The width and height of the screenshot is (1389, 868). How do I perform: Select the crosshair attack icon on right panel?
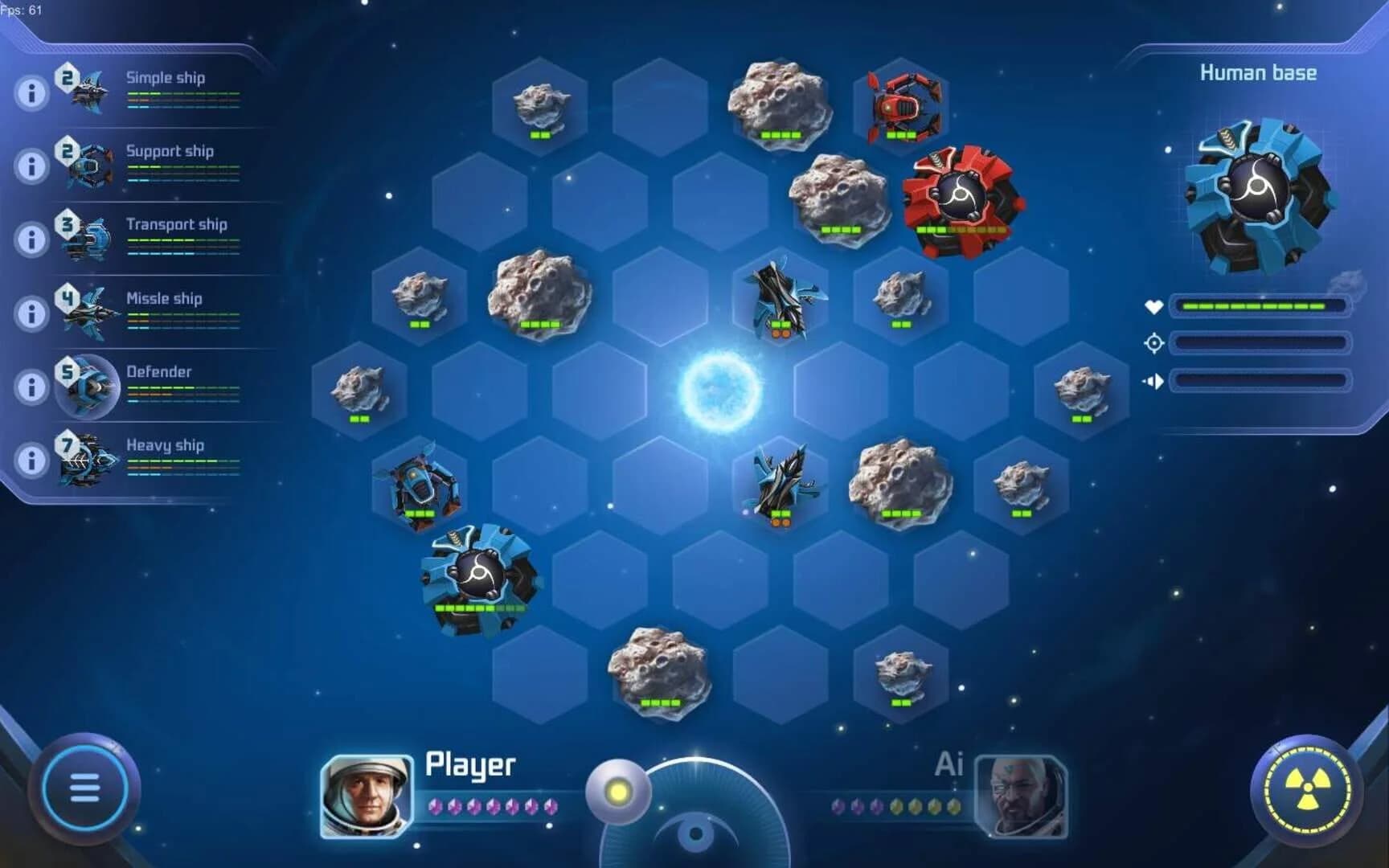pos(1153,342)
